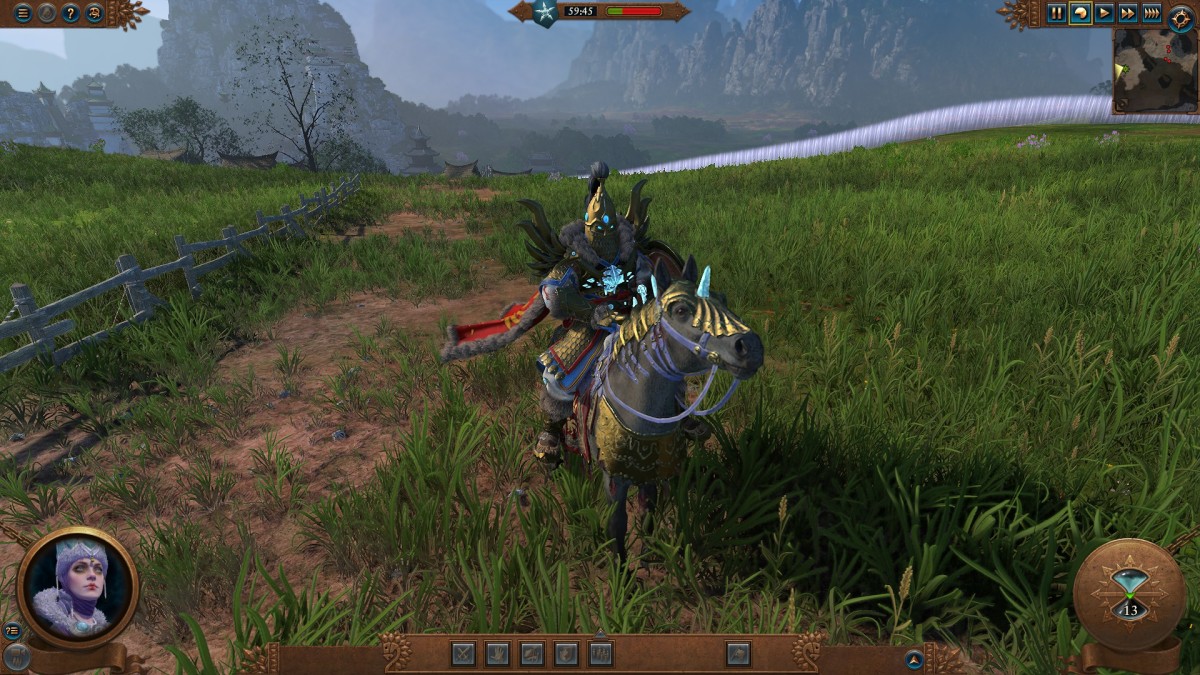Viewport: 1200px width, 675px height.
Task: Expand the unit panel with the small up arrow
Action: 600,634
